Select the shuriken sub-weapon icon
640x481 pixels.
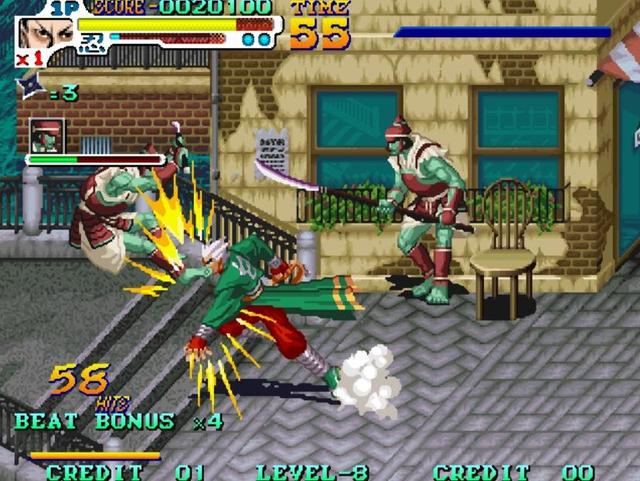[x=29, y=90]
